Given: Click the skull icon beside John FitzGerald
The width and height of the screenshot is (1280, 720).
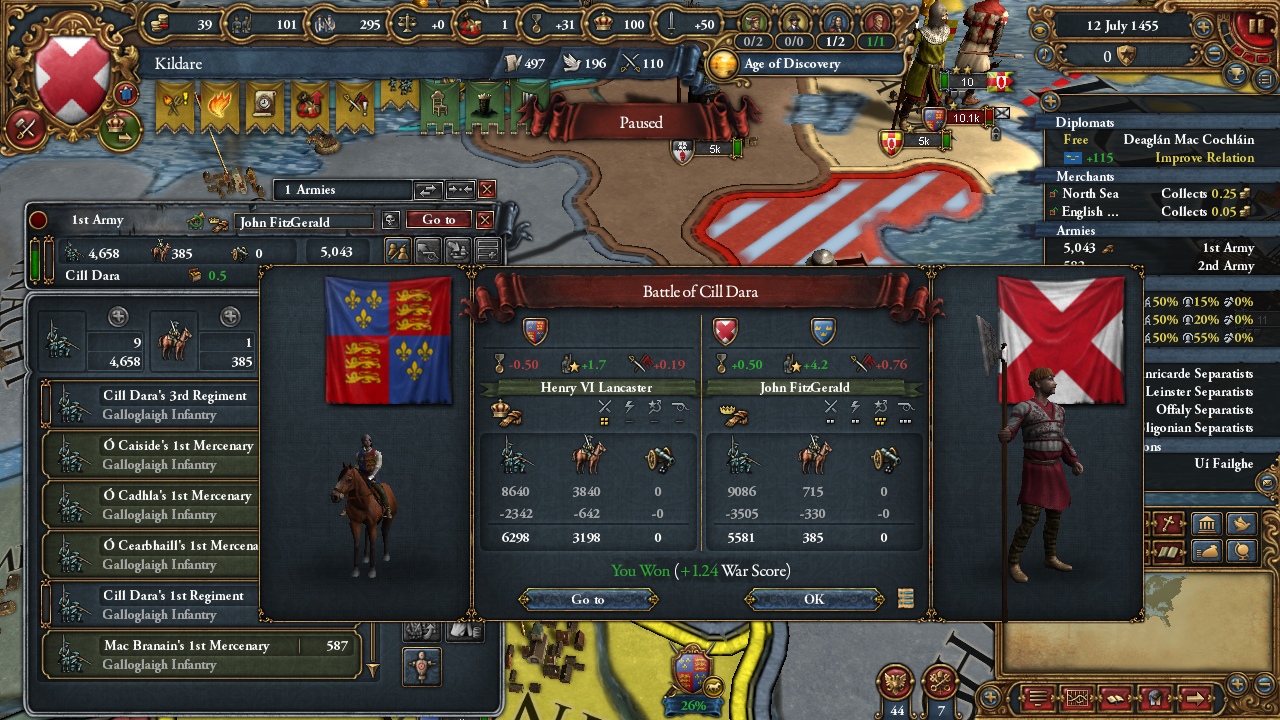Looking at the screenshot, I should [393, 220].
